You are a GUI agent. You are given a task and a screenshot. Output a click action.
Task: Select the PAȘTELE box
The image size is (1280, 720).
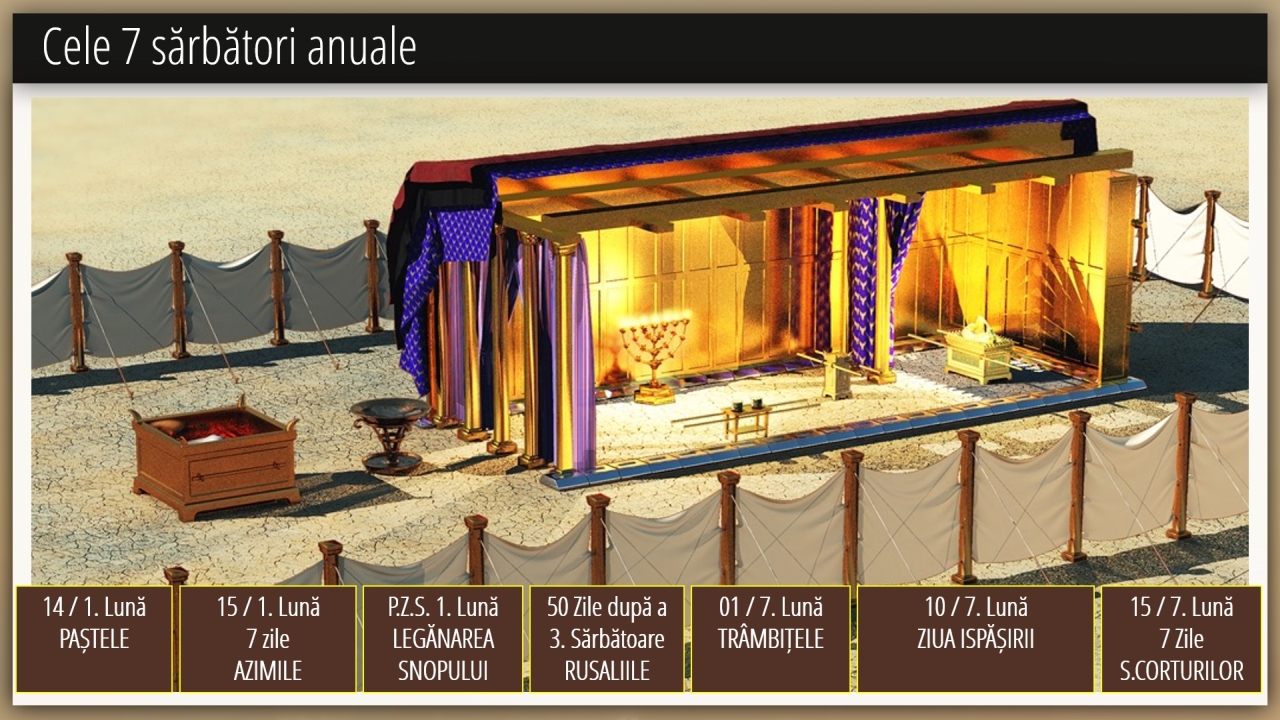point(94,639)
